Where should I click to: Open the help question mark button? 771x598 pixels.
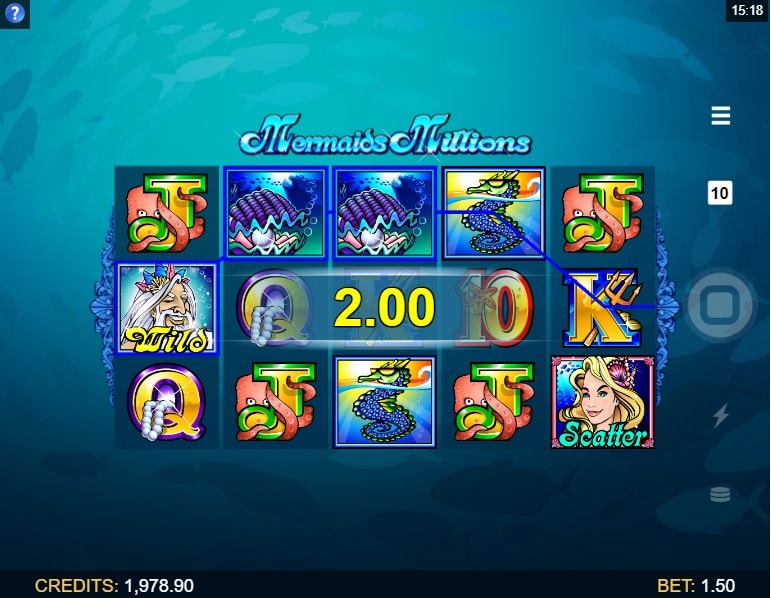[x=14, y=14]
